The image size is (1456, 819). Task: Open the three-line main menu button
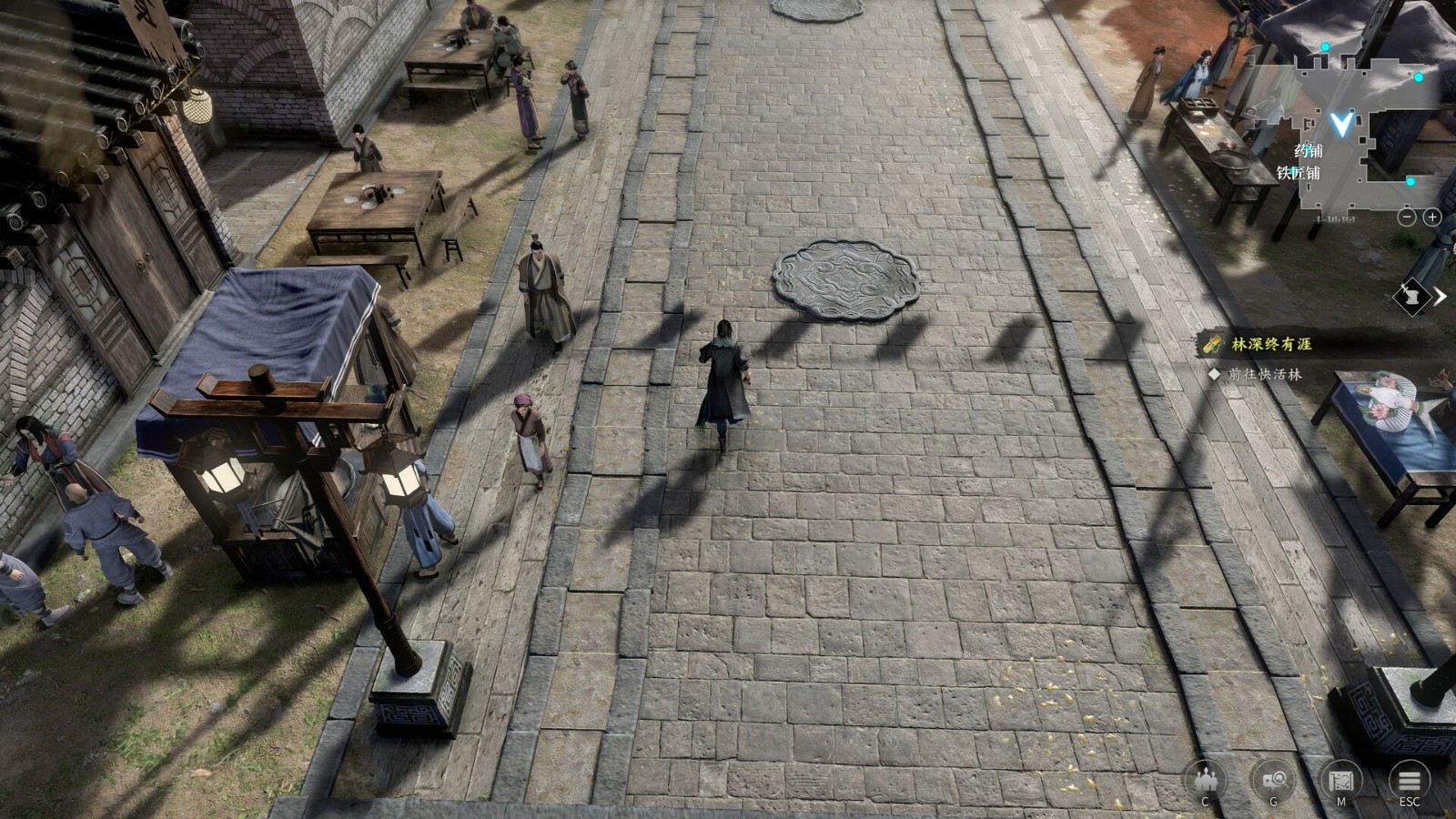(x=1409, y=780)
